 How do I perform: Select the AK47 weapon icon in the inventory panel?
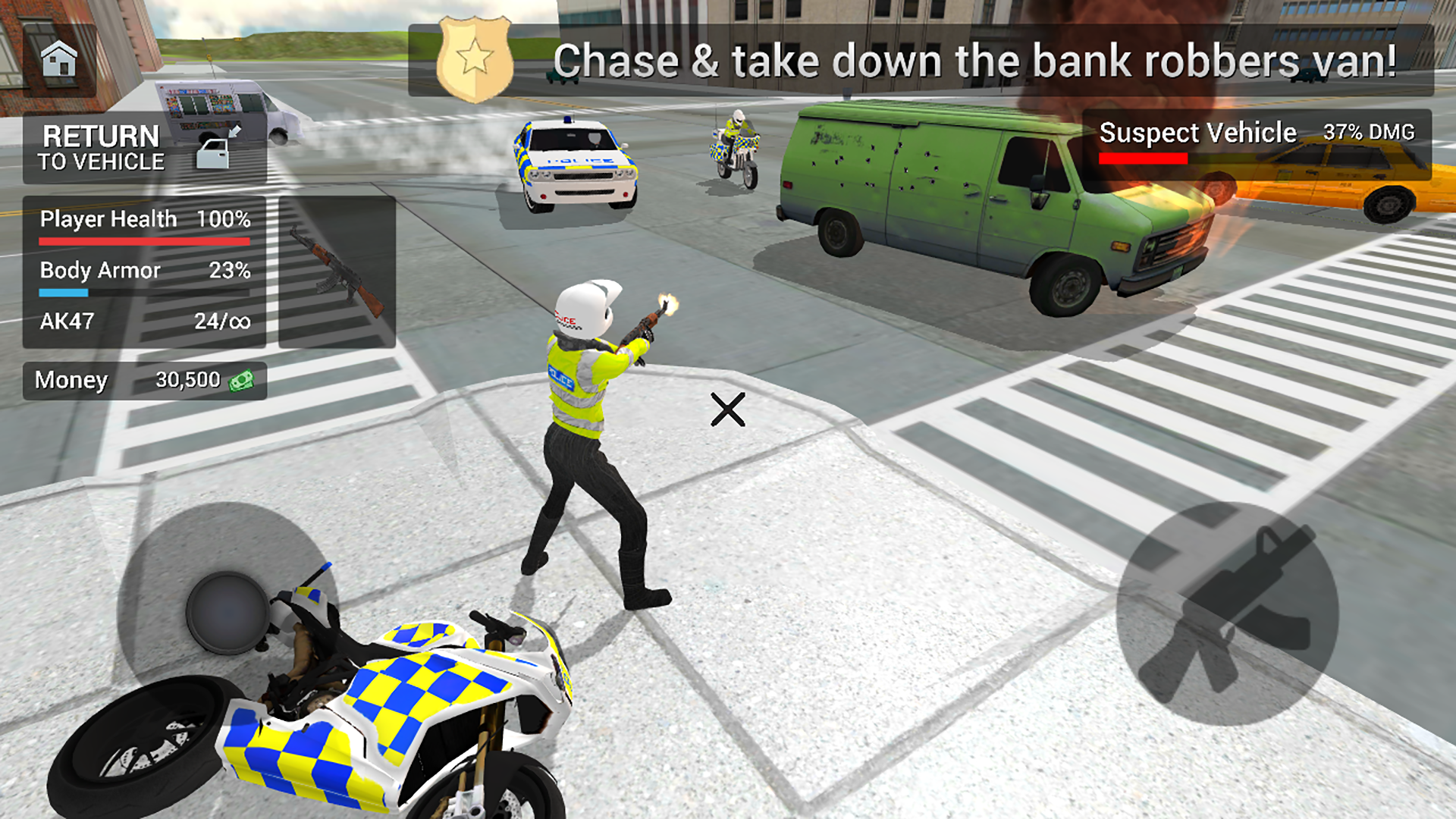point(337,273)
